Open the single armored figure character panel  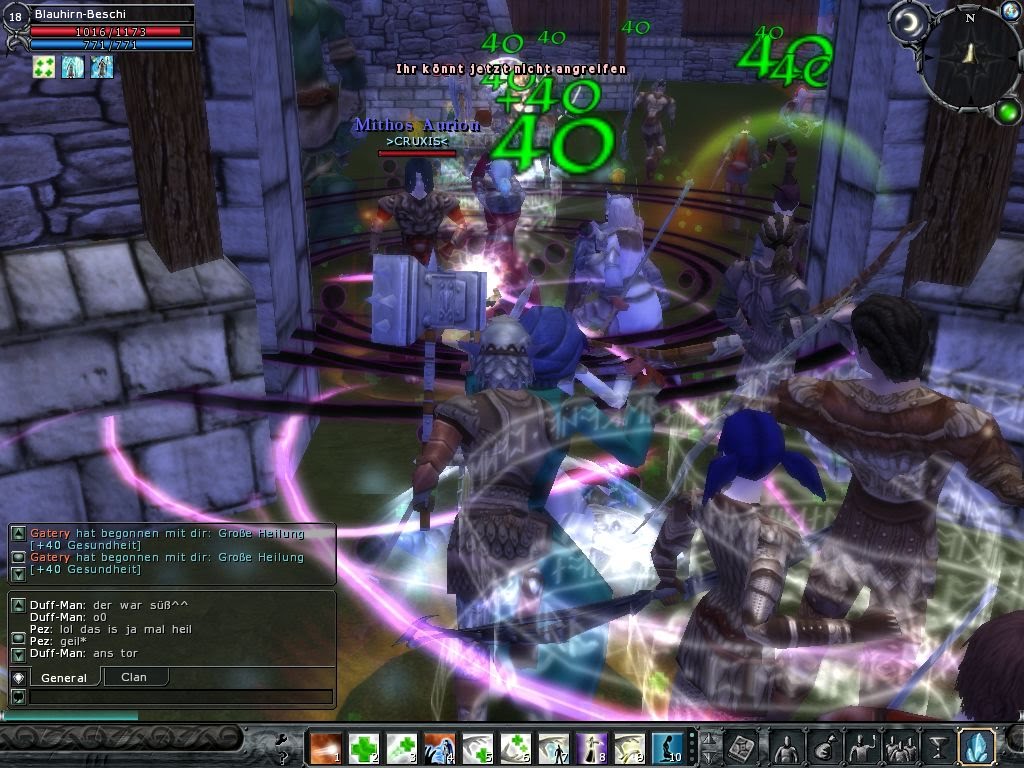[783, 747]
